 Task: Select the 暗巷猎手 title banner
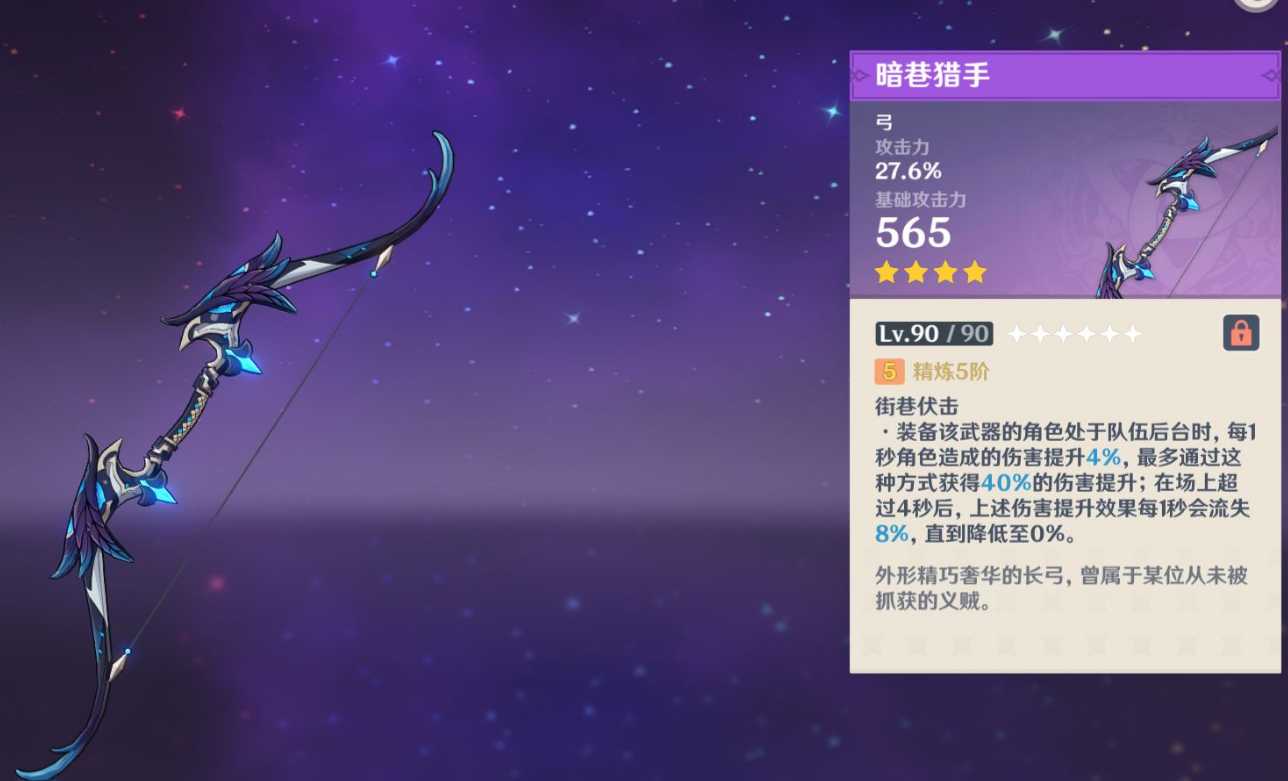(1065, 75)
